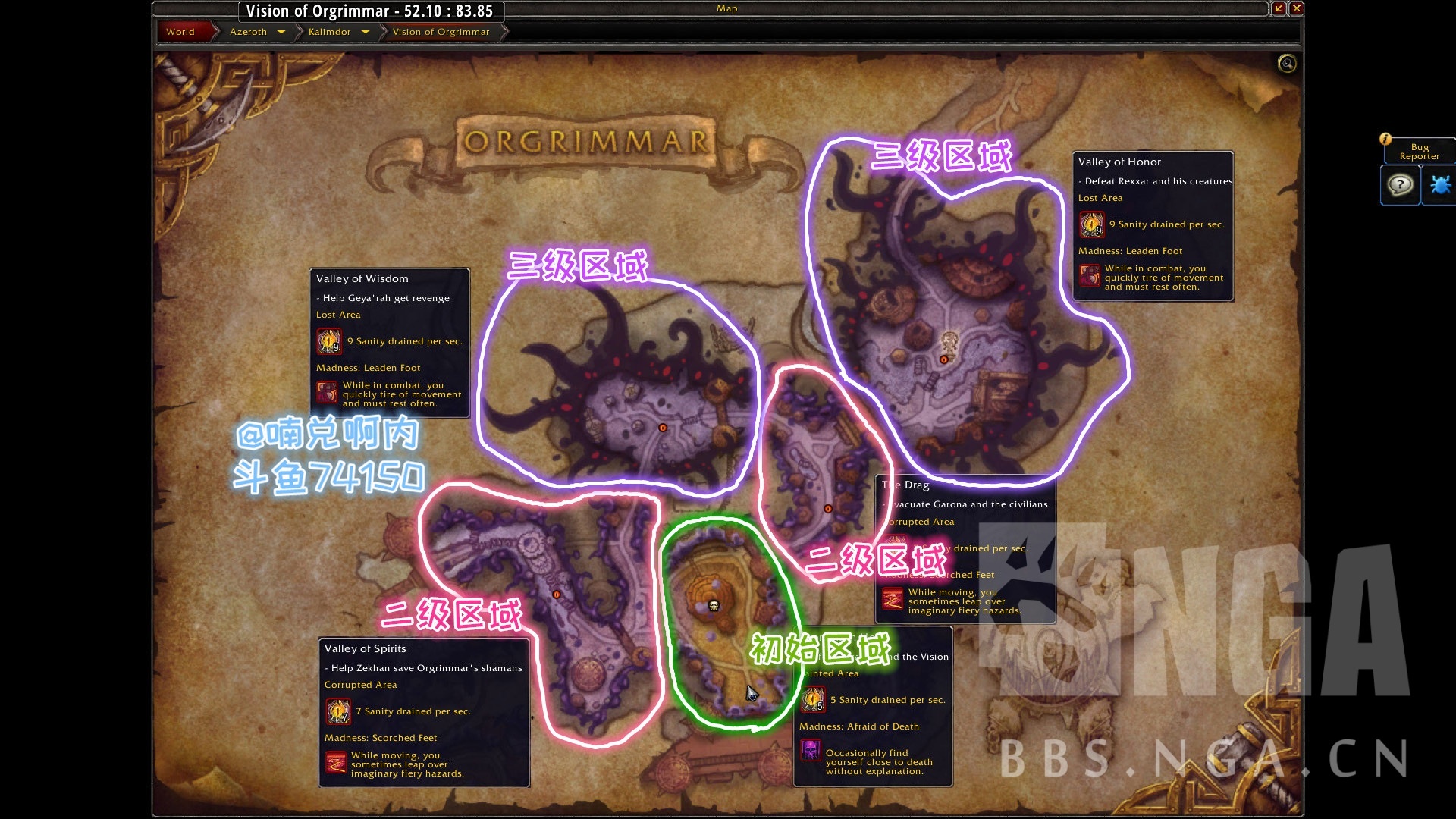Select the blue bug report icon
Image resolution: width=1456 pixels, height=819 pixels.
pos(1439,184)
